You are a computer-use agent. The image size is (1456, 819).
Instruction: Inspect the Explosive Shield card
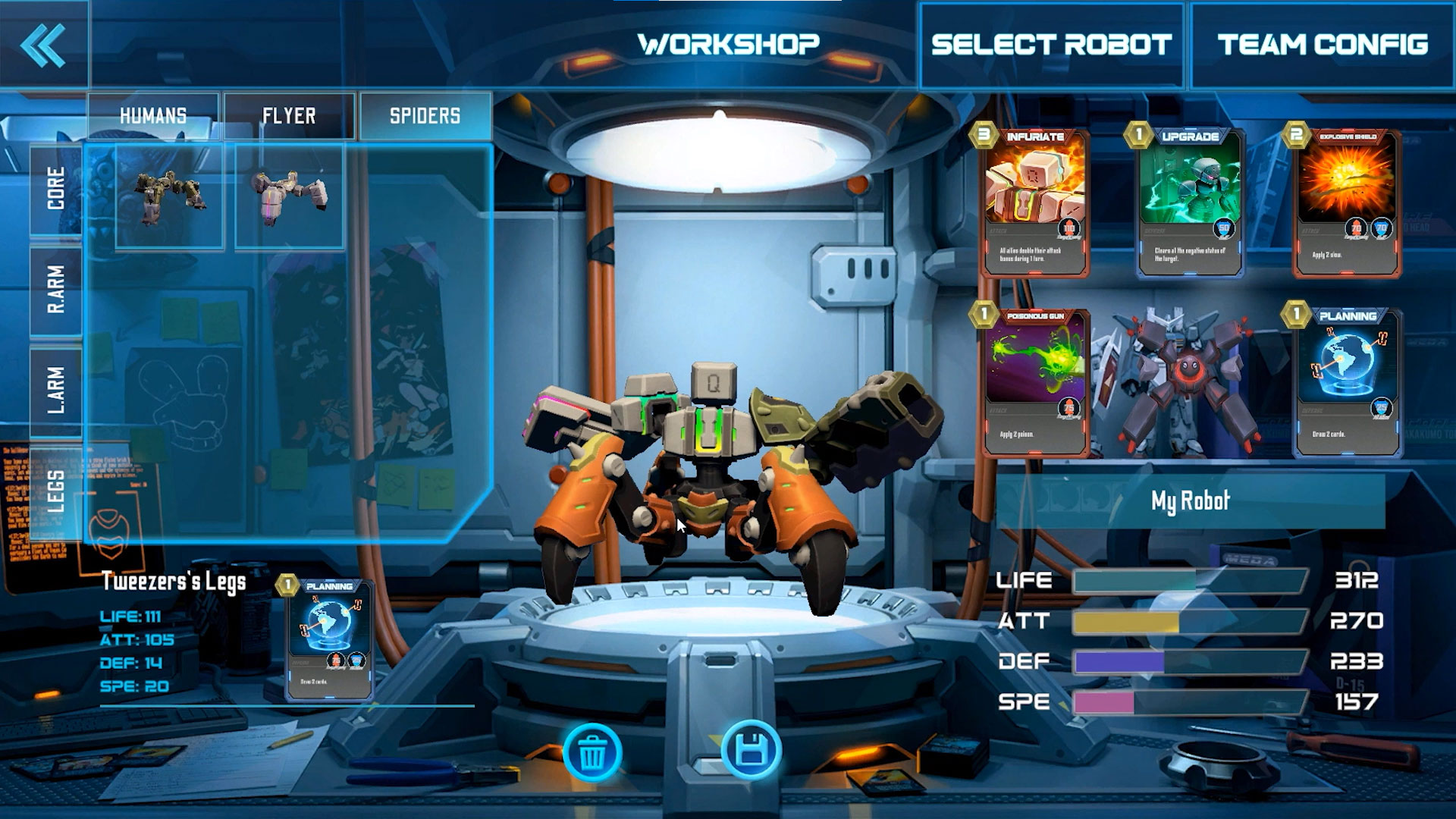(1346, 203)
